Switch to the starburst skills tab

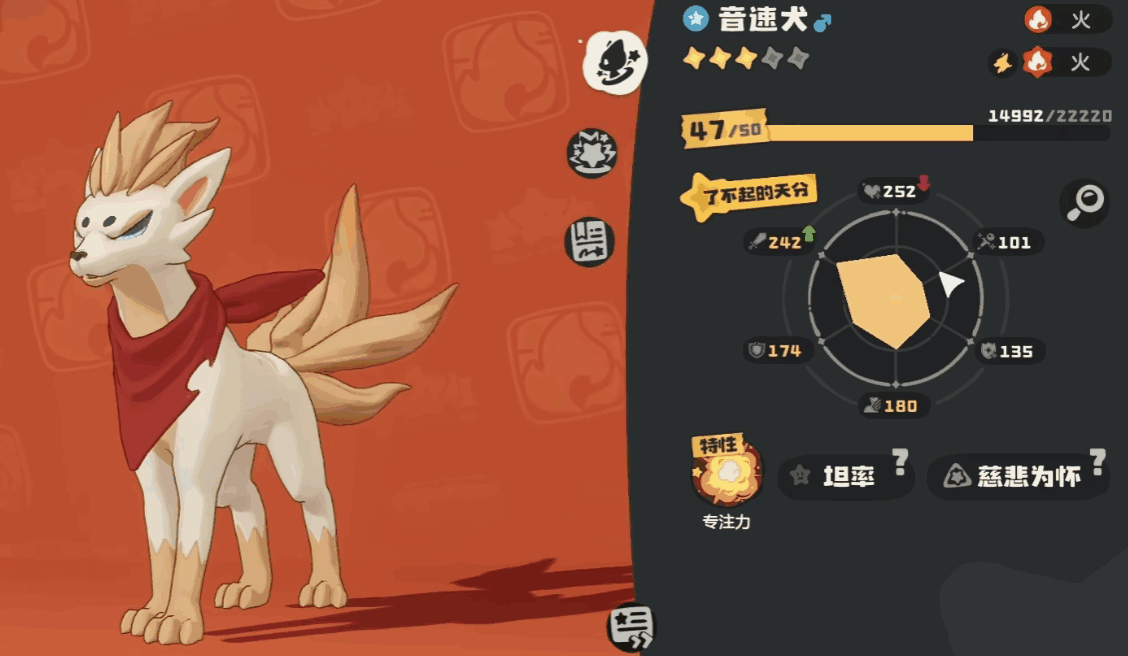pos(592,153)
